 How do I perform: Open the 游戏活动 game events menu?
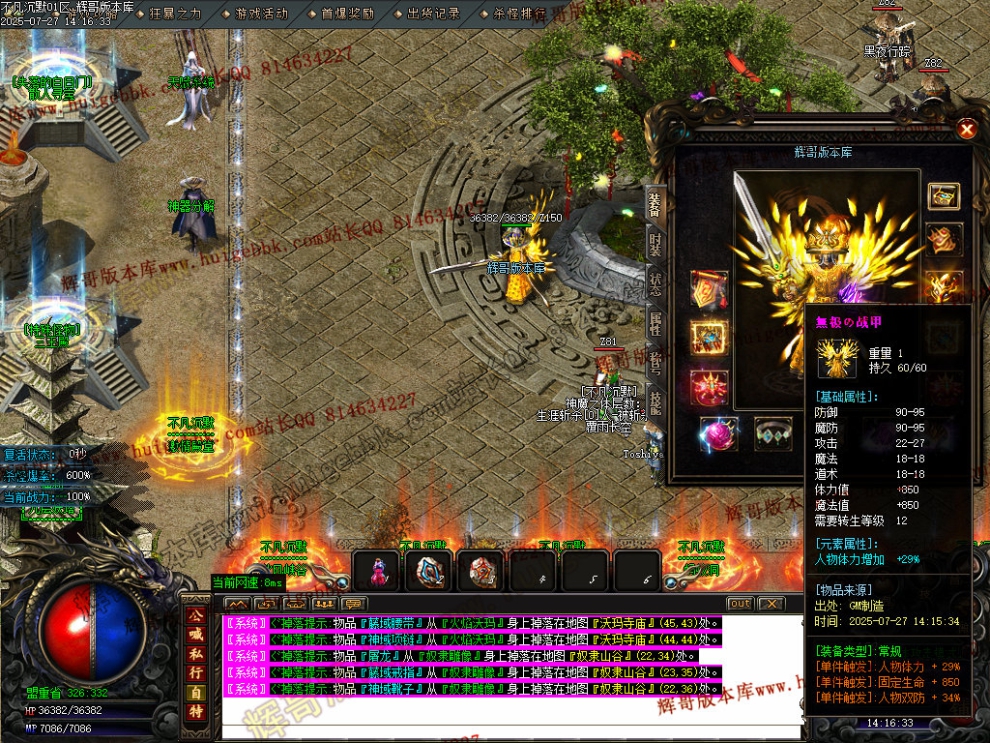[261, 14]
